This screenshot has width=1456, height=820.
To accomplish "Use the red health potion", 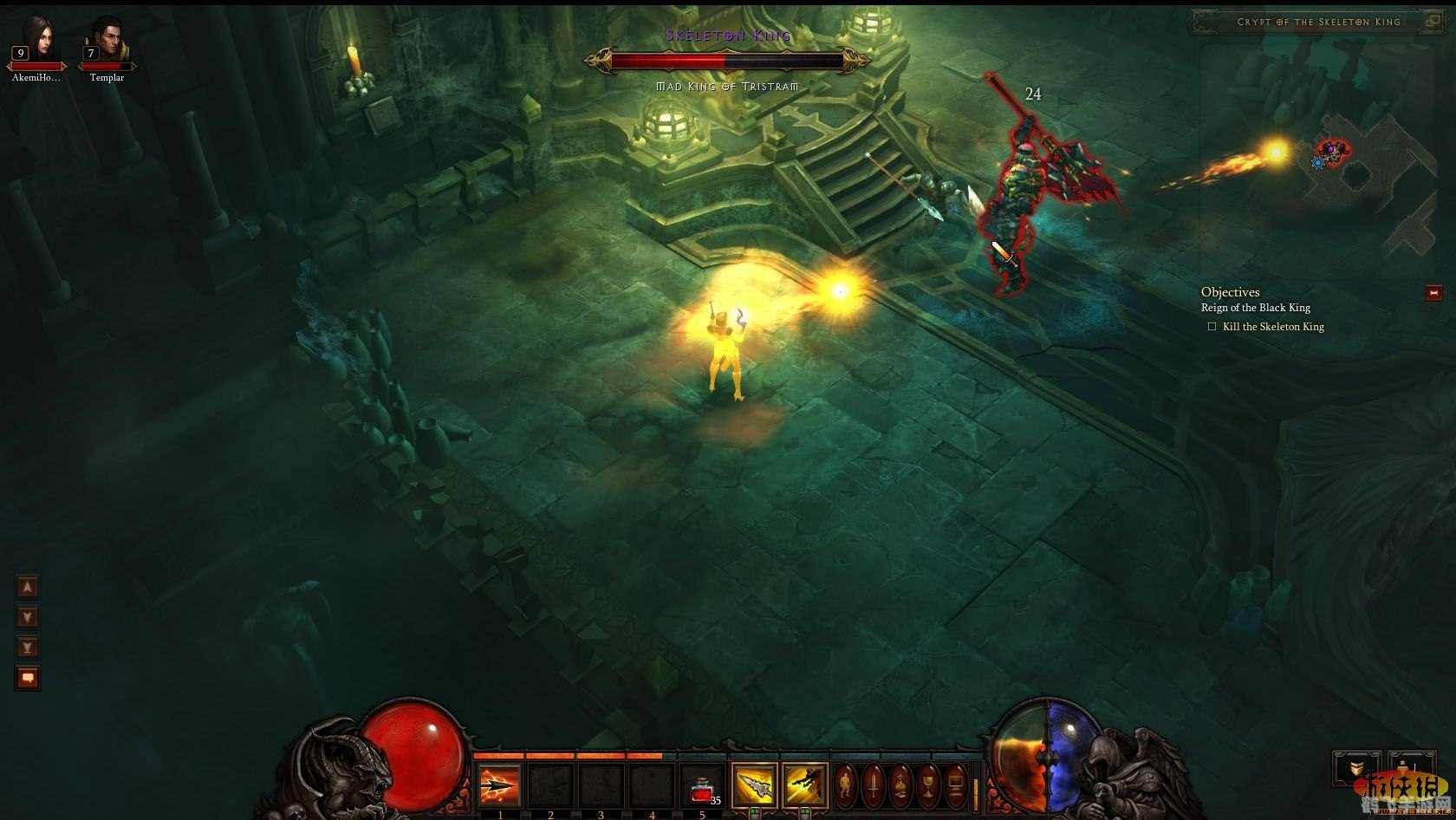I will tap(702, 787).
